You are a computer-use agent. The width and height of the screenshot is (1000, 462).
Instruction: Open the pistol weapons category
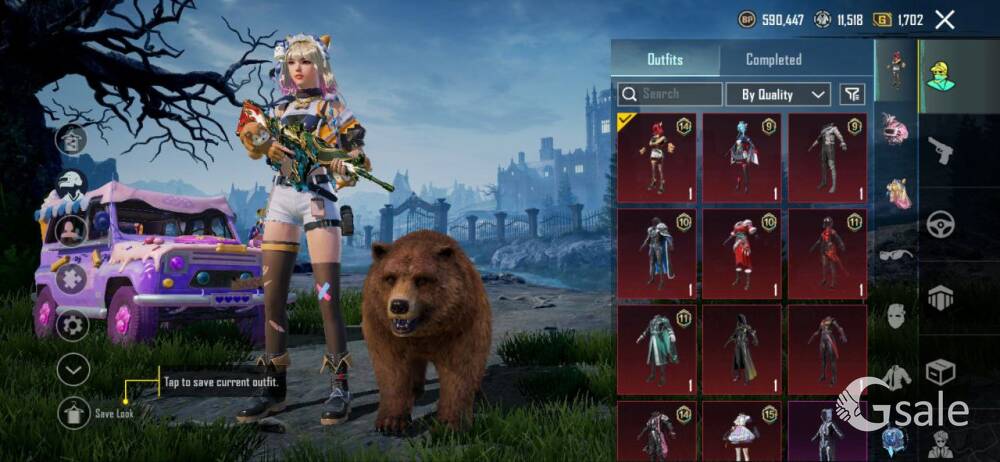coord(940,151)
